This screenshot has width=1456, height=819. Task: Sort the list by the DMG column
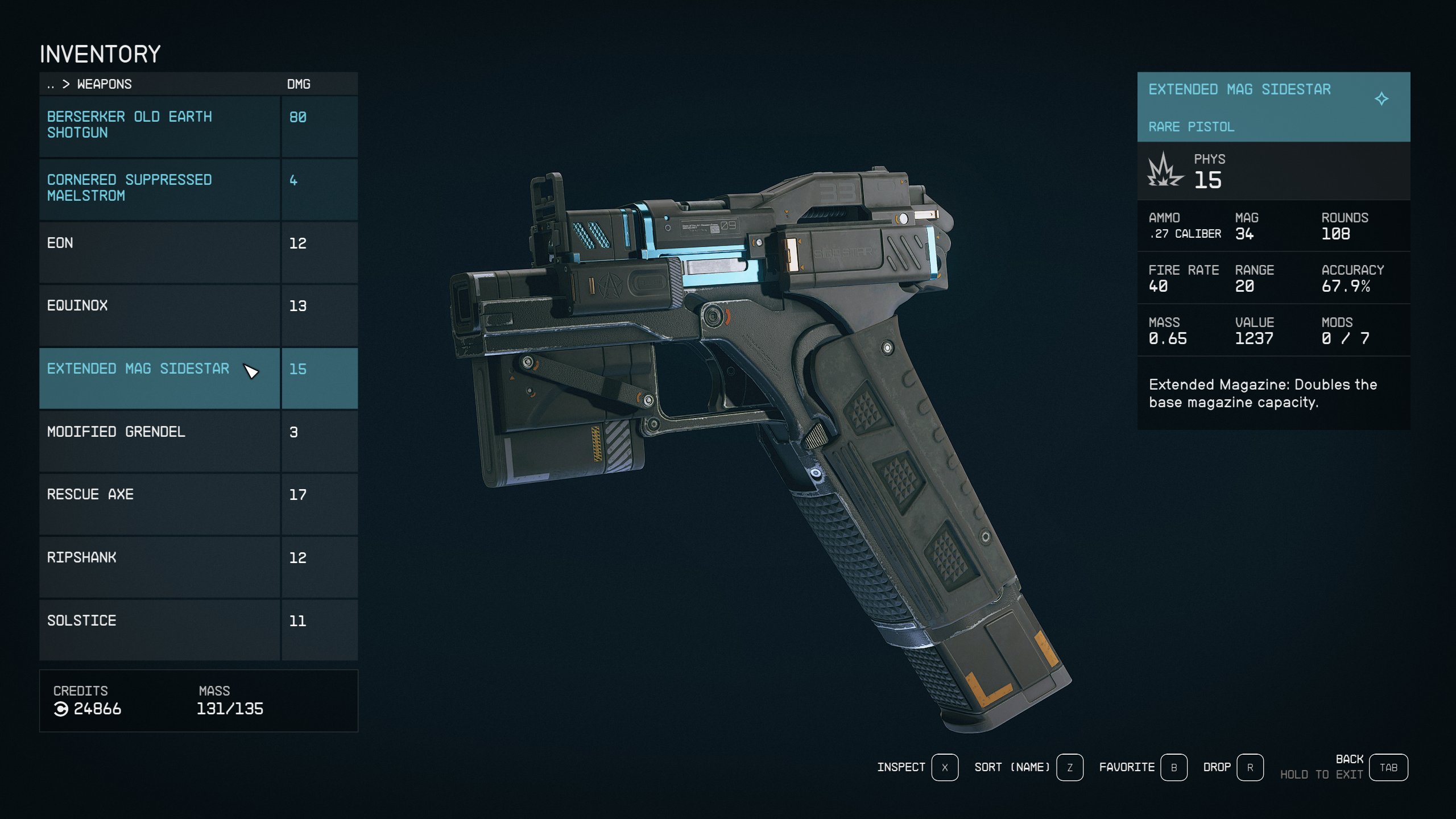299,84
